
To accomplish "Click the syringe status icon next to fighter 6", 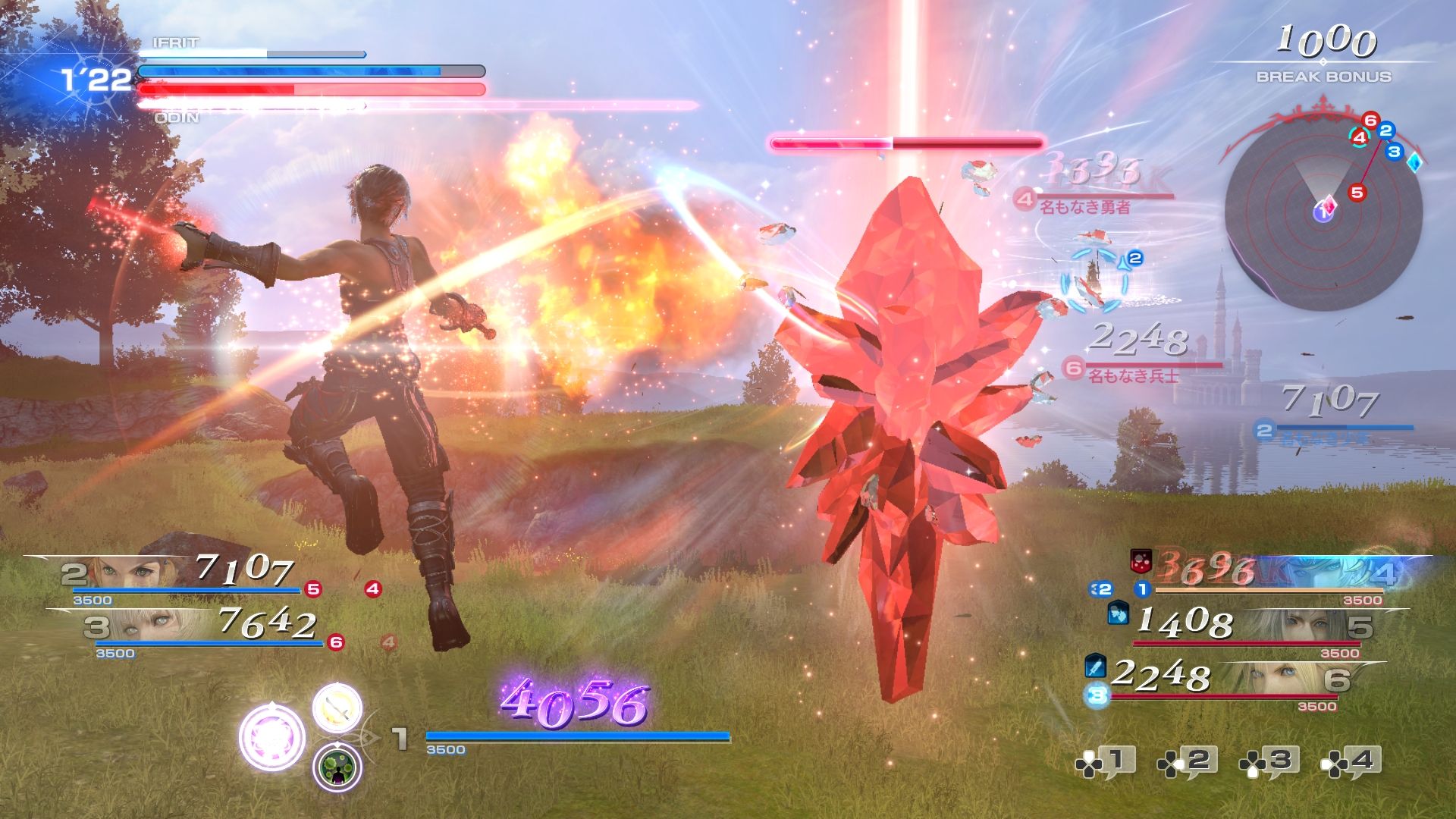I will [1096, 666].
